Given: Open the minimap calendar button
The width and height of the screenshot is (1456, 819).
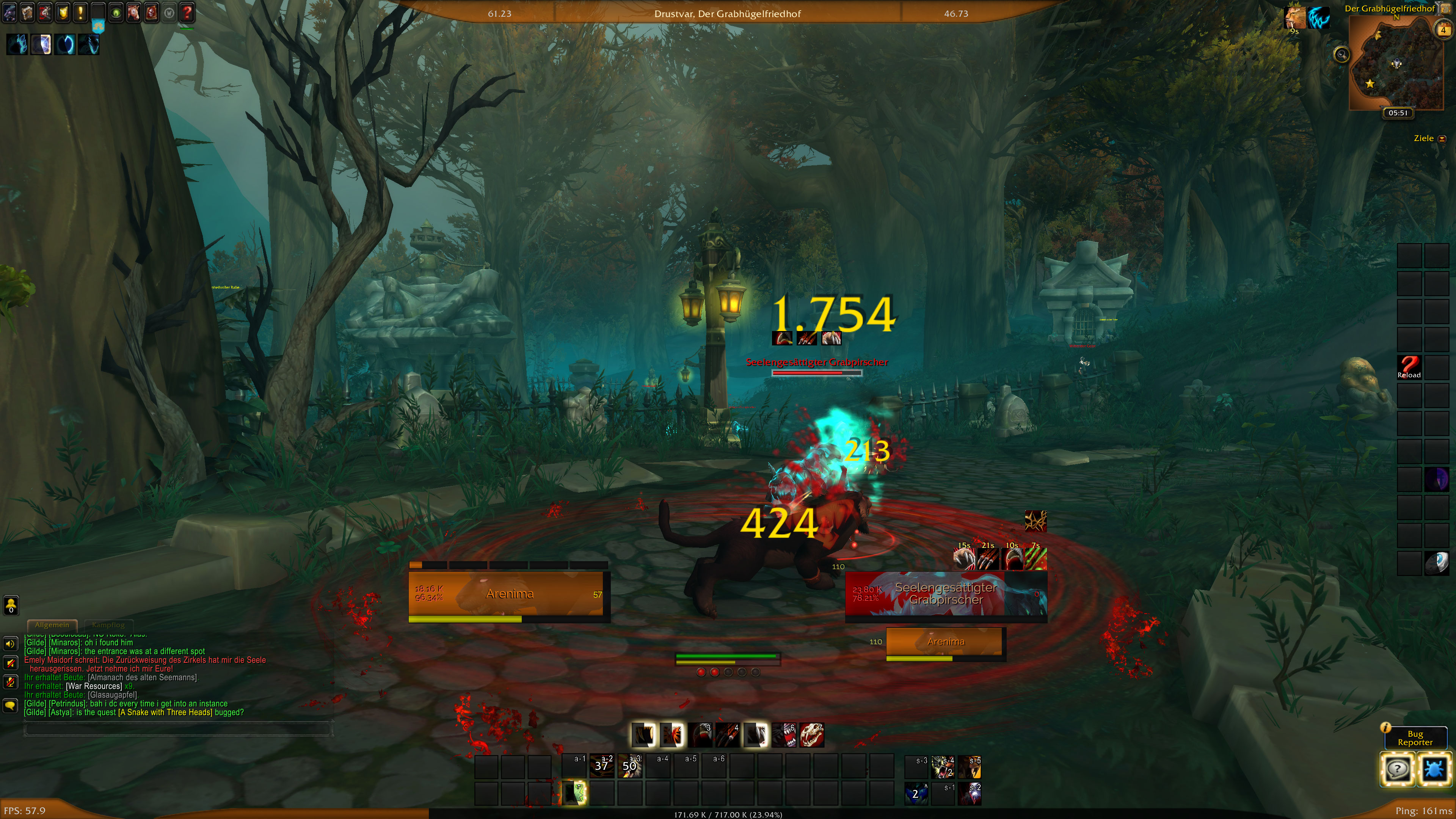Looking at the screenshot, I should tap(1443, 30).
